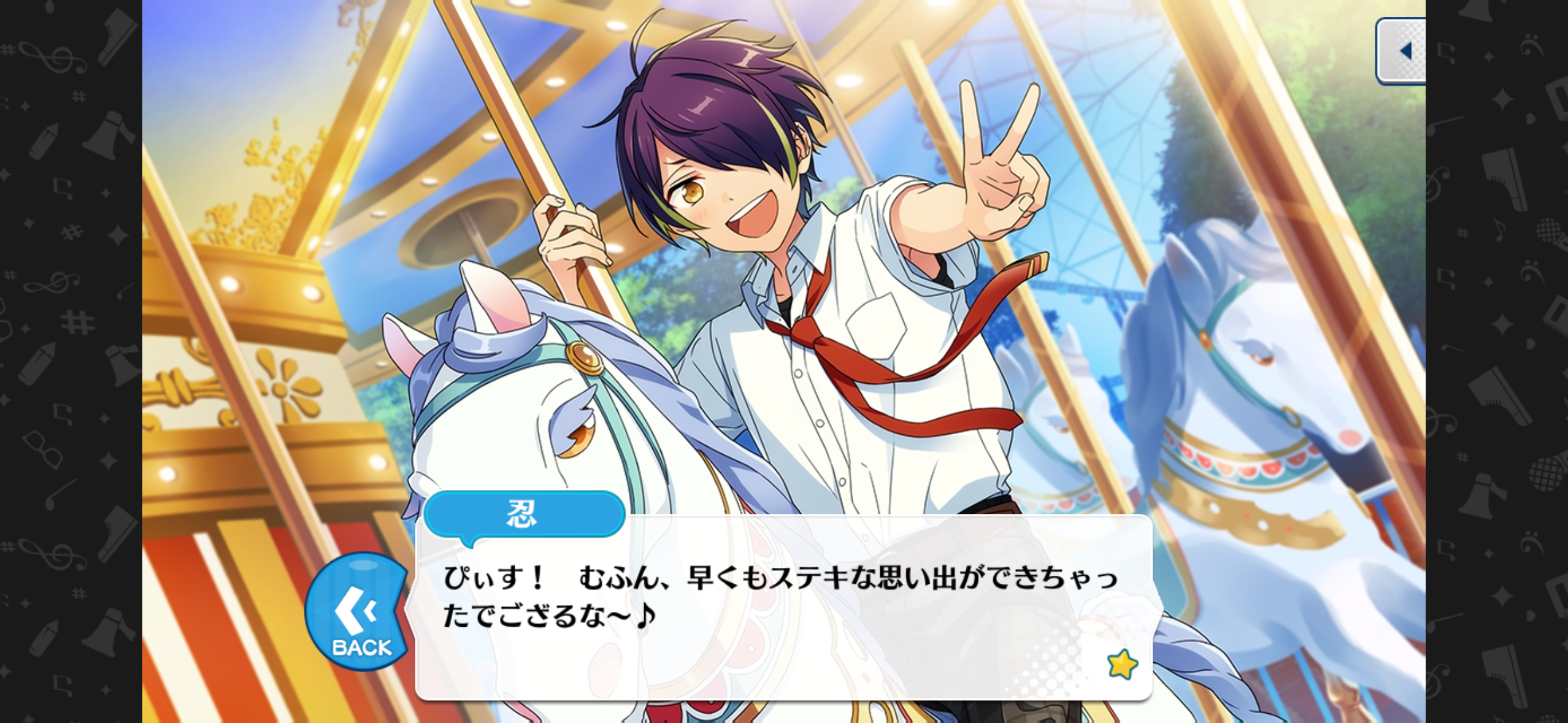This screenshot has width=1568, height=723.
Task: Click the blue BACK button
Action: click(x=358, y=611)
